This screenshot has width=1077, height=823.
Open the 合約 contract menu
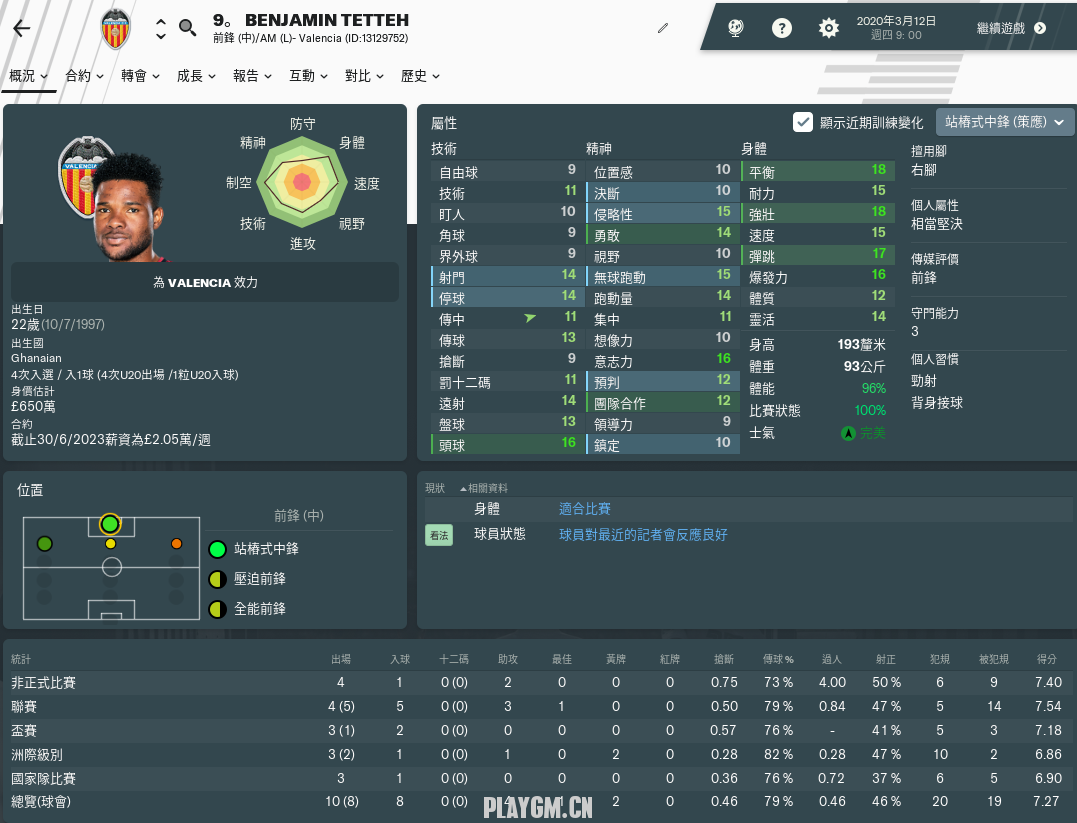pos(84,76)
